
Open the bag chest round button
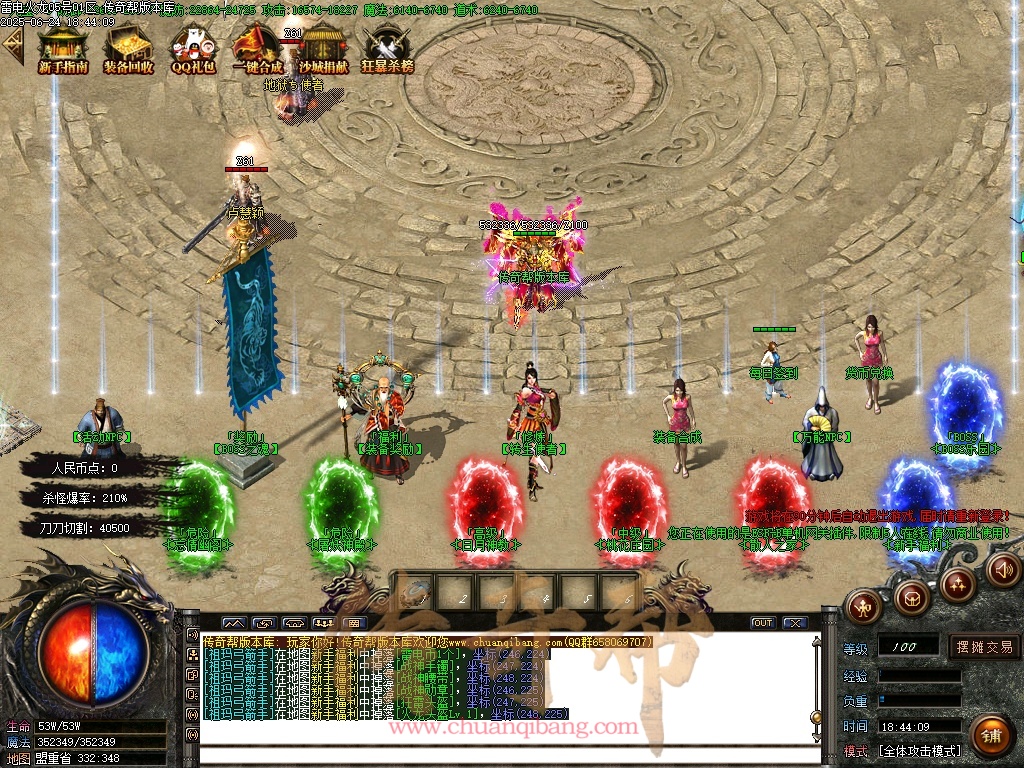pyautogui.click(x=911, y=598)
